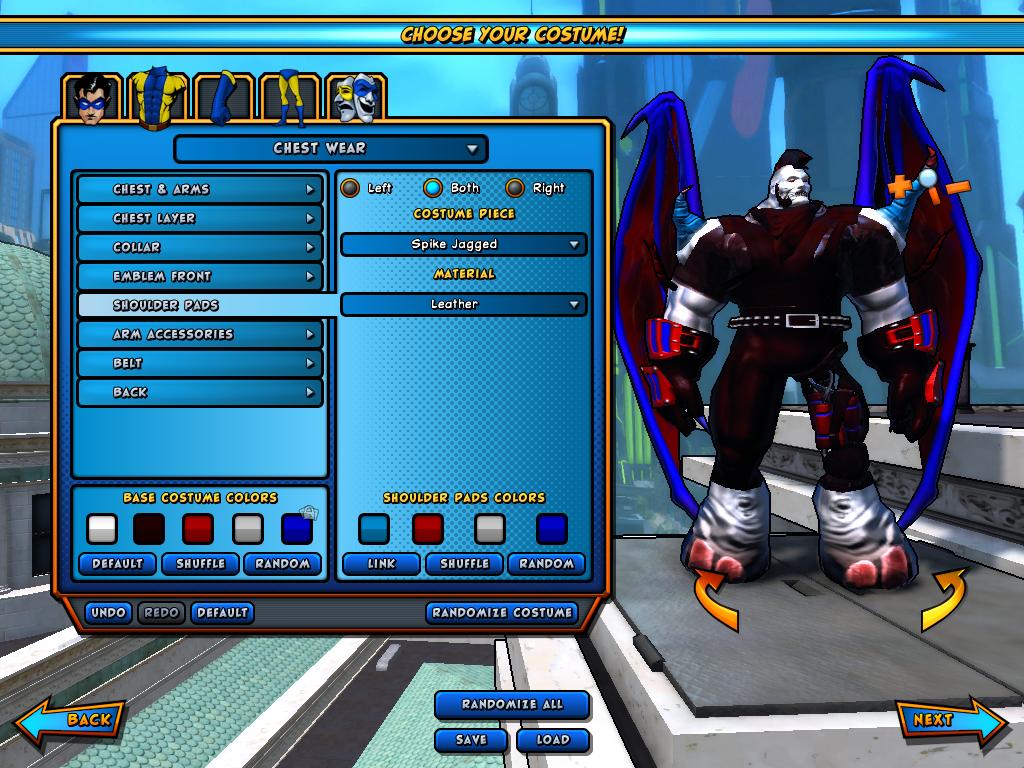The image size is (1024, 768).
Task: Load a saved costume
Action: [552, 740]
